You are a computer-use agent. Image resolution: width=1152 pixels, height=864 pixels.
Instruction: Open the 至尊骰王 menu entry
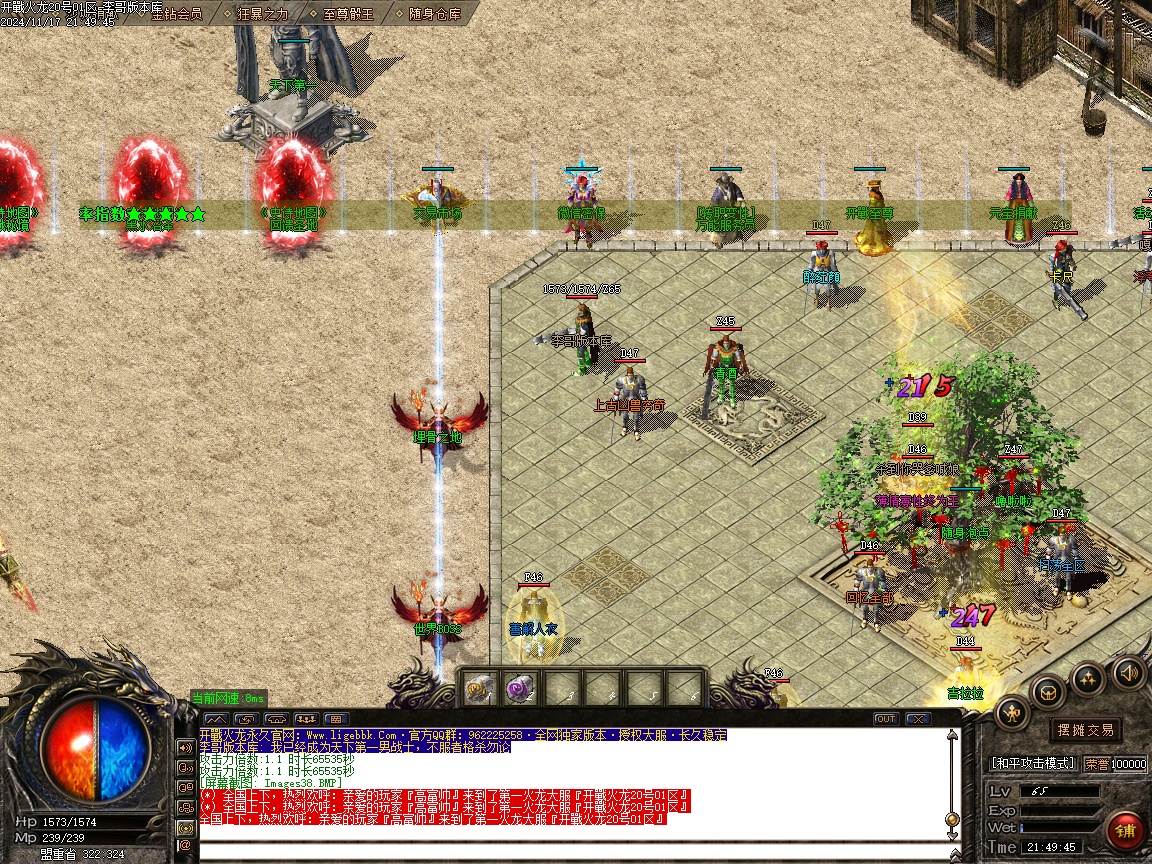coord(348,14)
